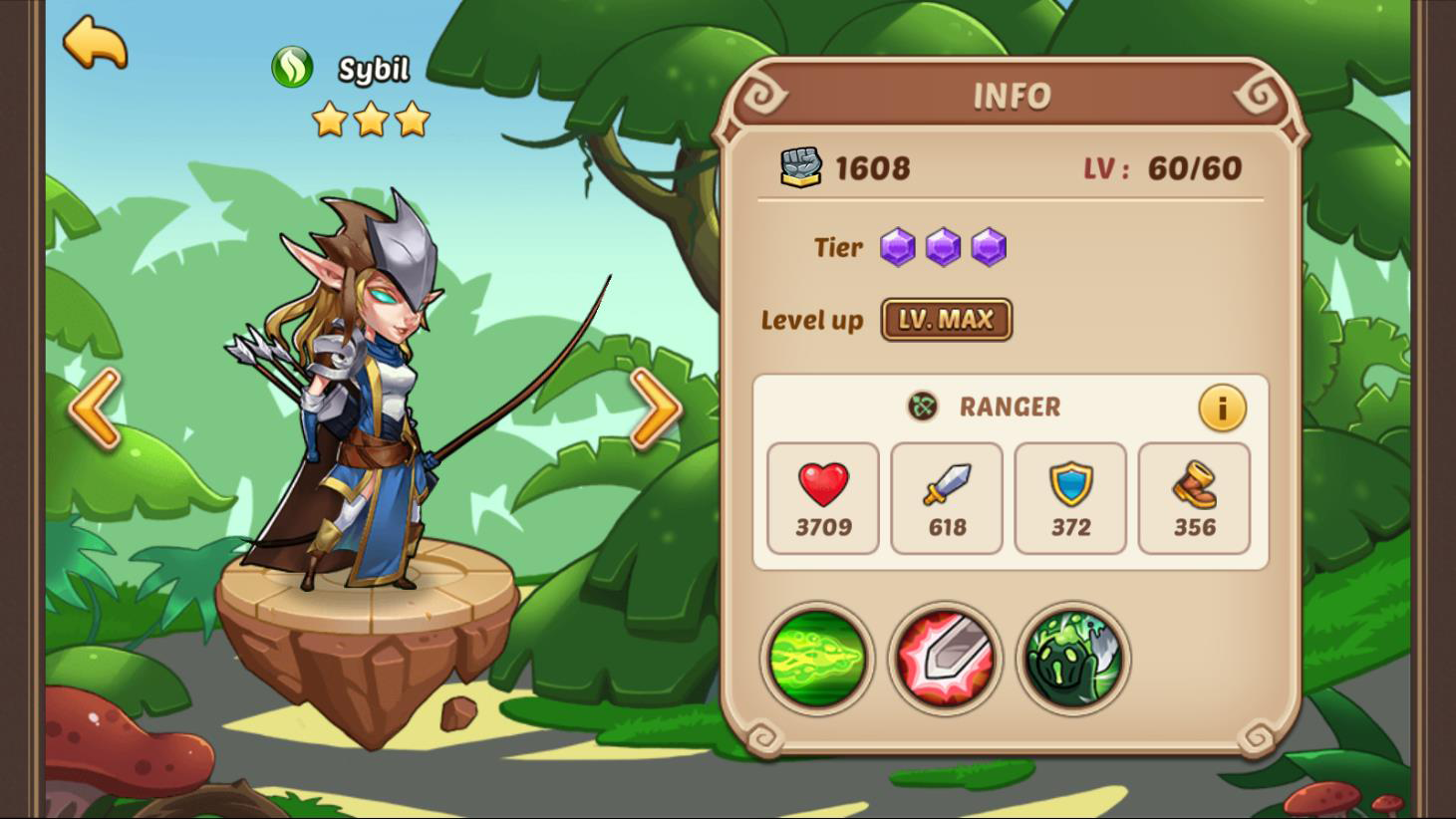View the green energy blast skill
Viewport: 1456px width, 819px height.
coord(817,659)
